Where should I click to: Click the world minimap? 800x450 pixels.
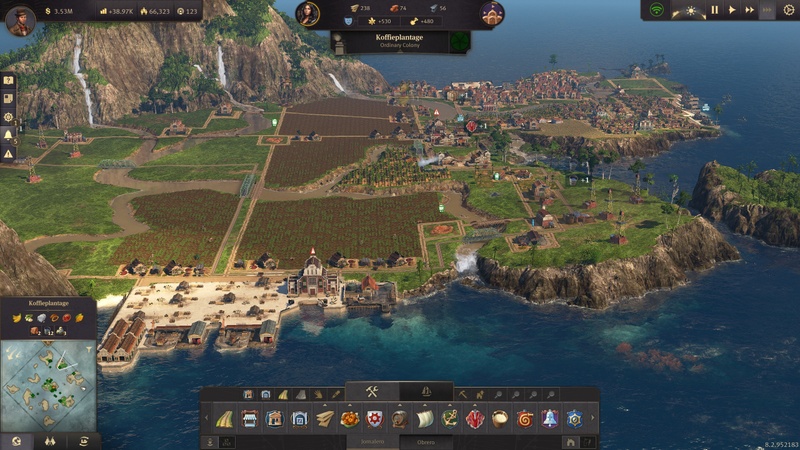click(x=48, y=385)
